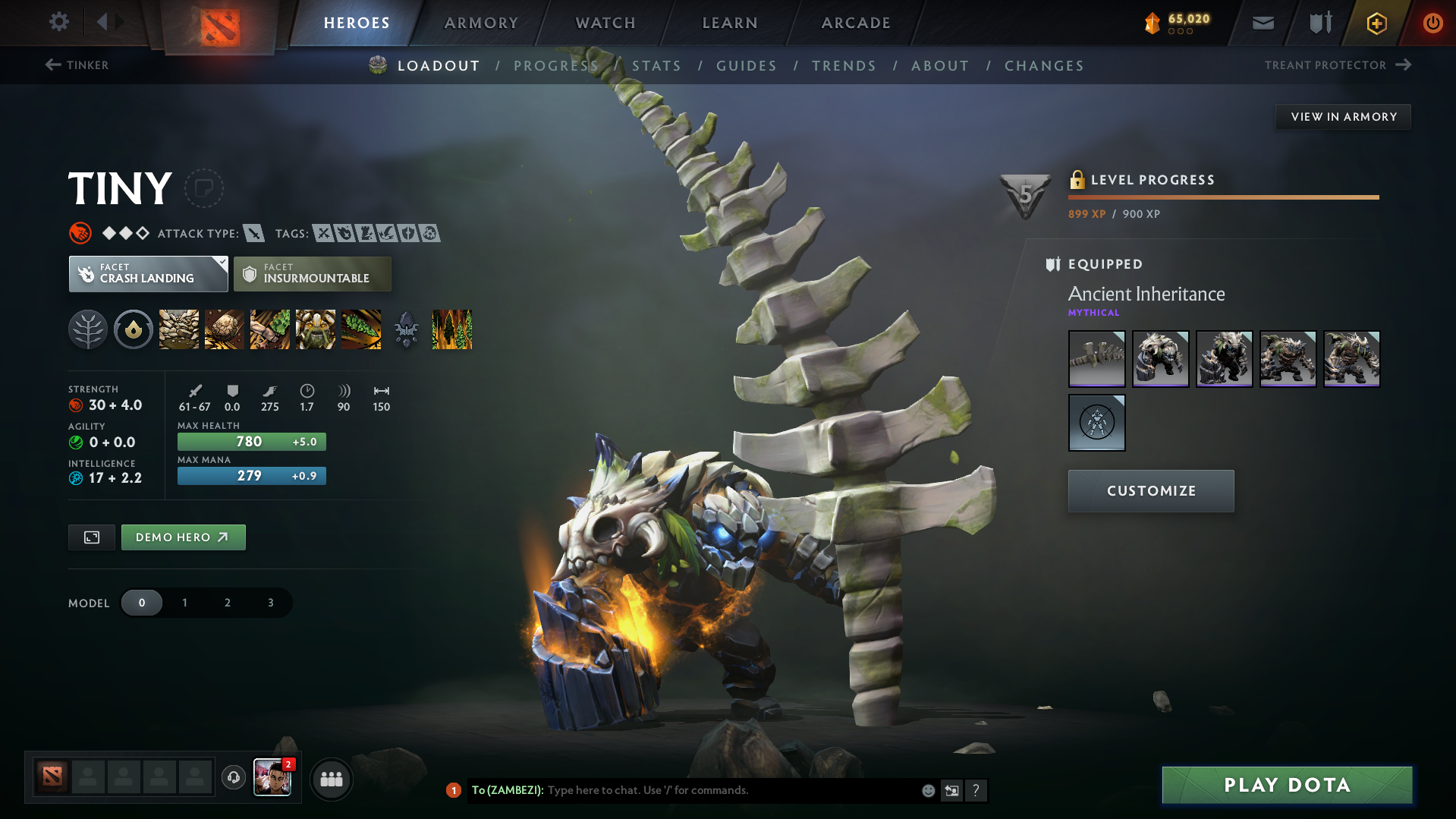Select model variant 2
This screenshot has width=1456, height=819.
(x=227, y=602)
